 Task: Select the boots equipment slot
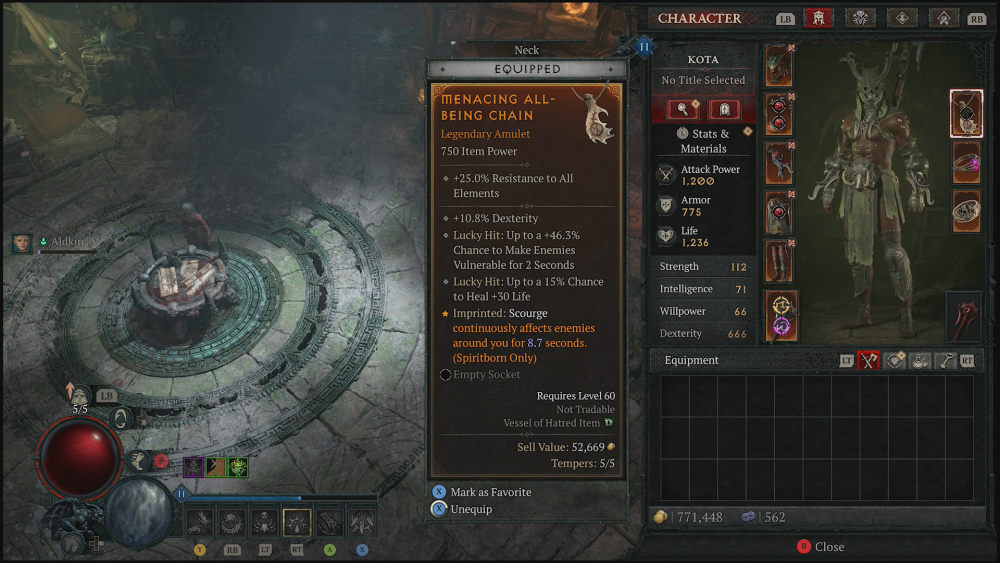coord(779,261)
